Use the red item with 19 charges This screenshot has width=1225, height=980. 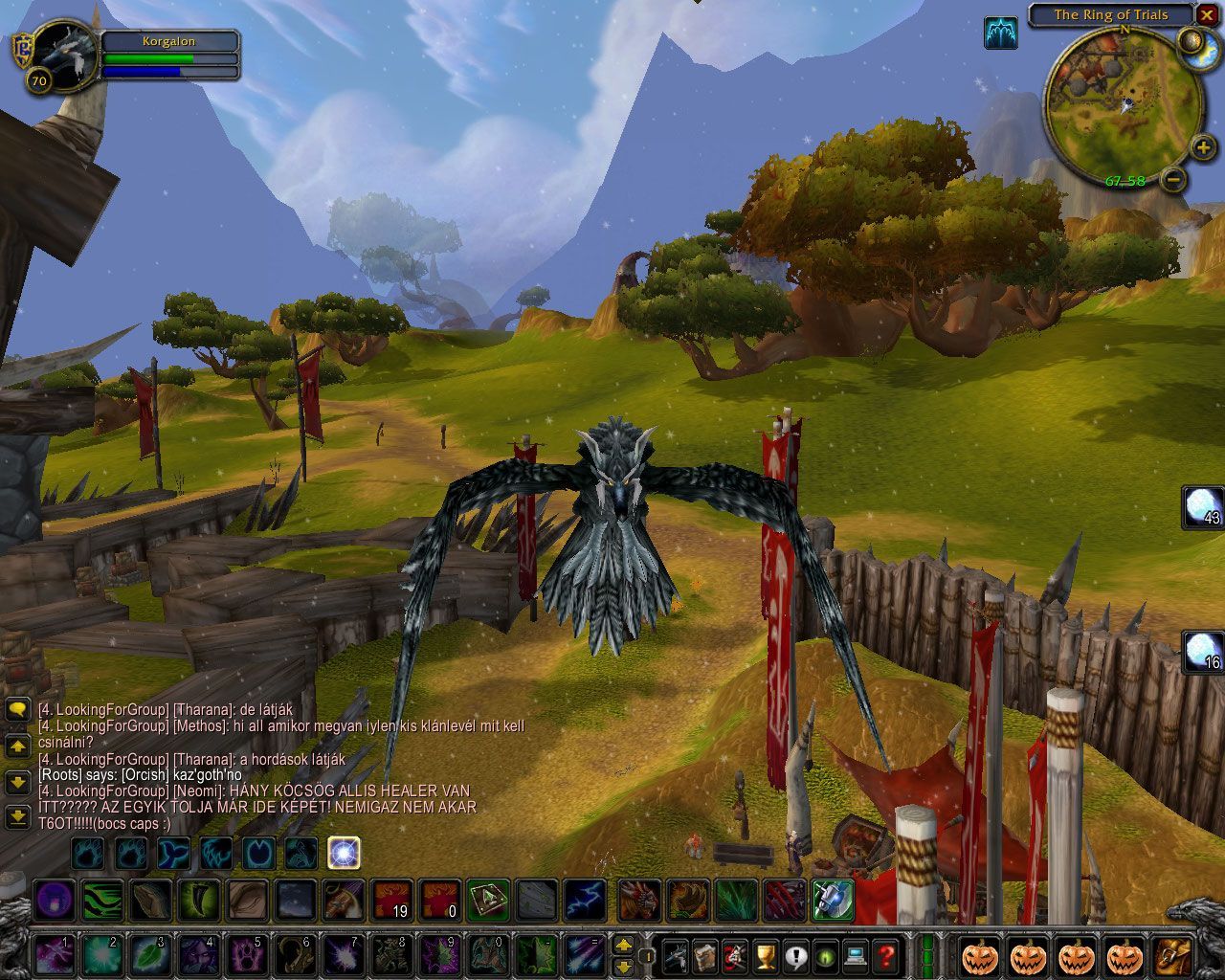click(x=391, y=901)
